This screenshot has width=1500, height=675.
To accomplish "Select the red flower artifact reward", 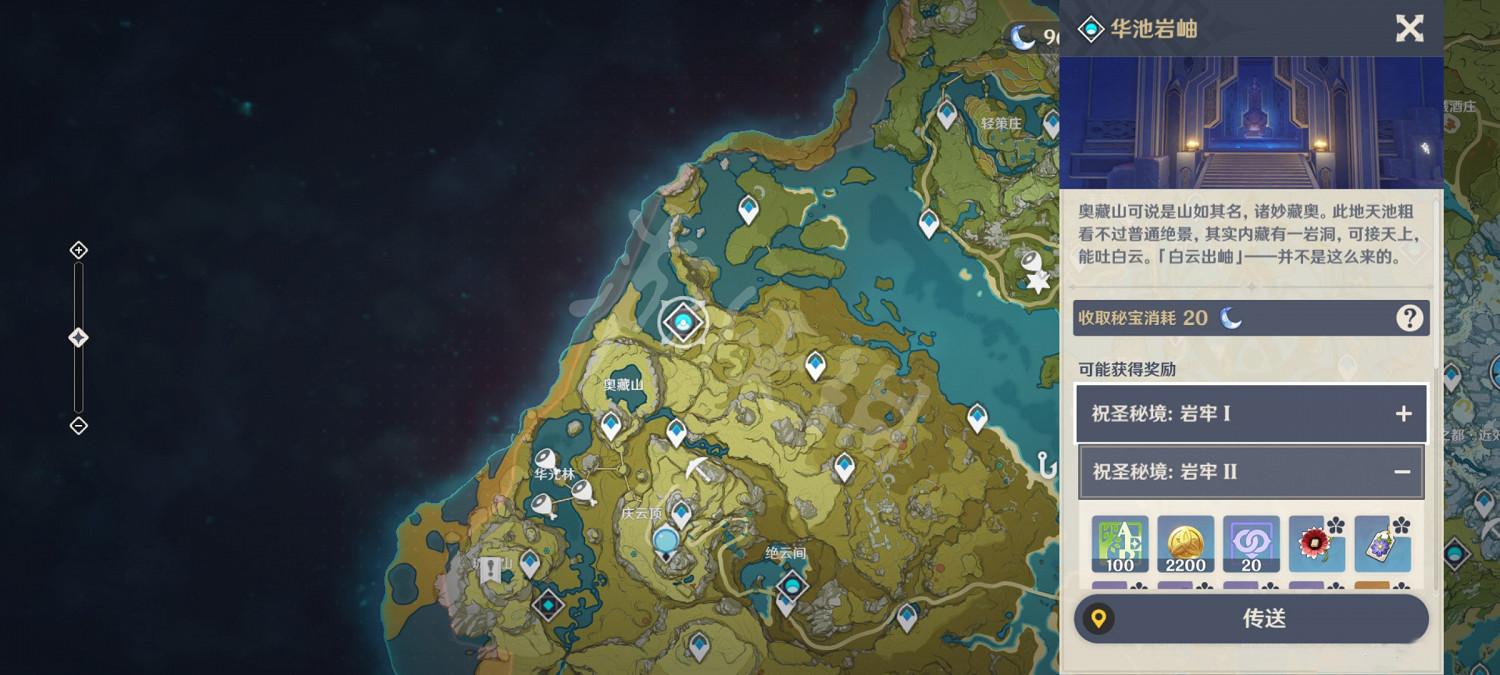I will tap(1316, 544).
